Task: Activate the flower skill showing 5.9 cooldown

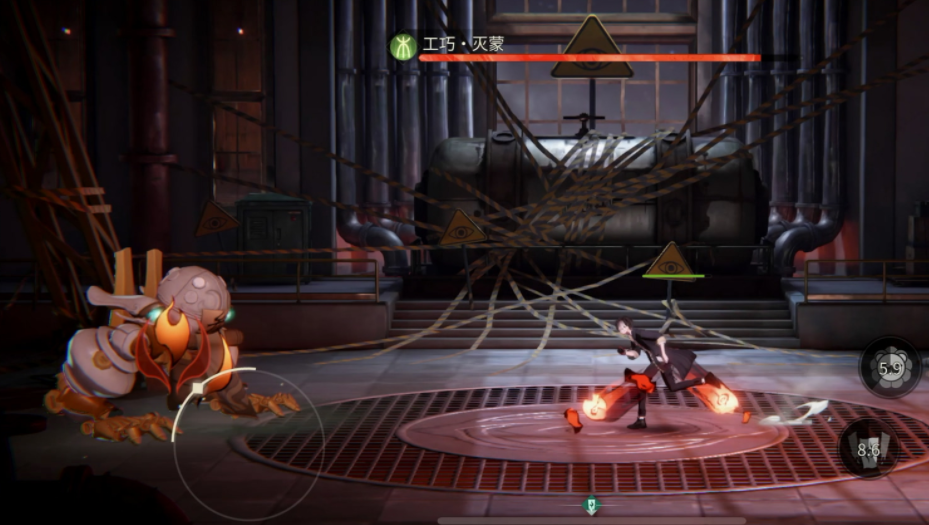Action: coord(890,368)
